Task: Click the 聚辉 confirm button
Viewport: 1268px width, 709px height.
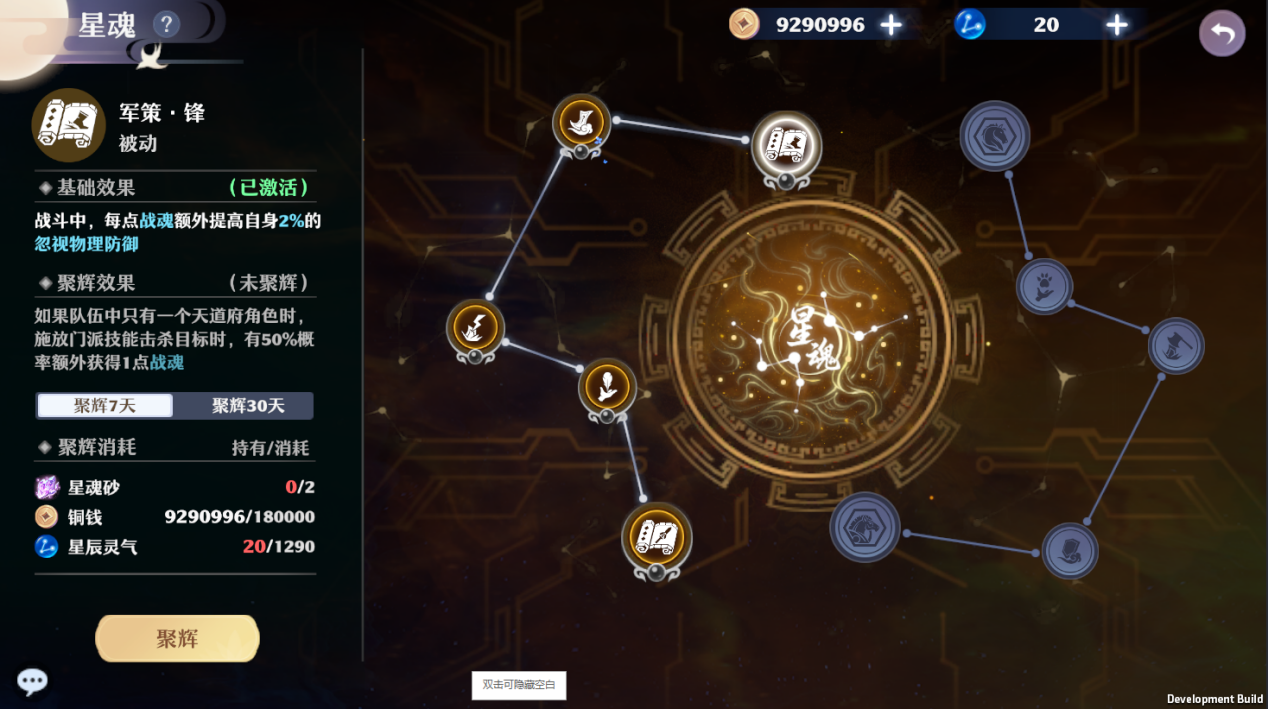Action: (x=177, y=638)
